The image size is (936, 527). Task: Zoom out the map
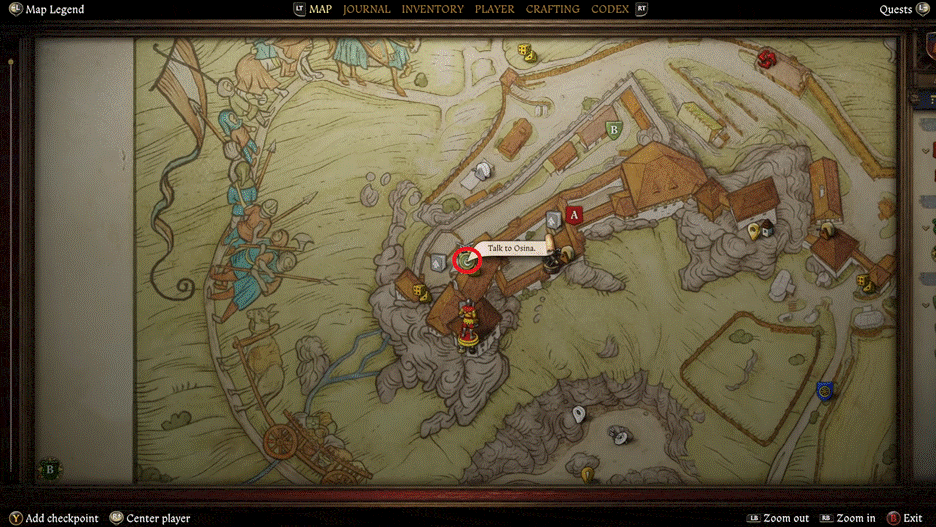point(787,518)
